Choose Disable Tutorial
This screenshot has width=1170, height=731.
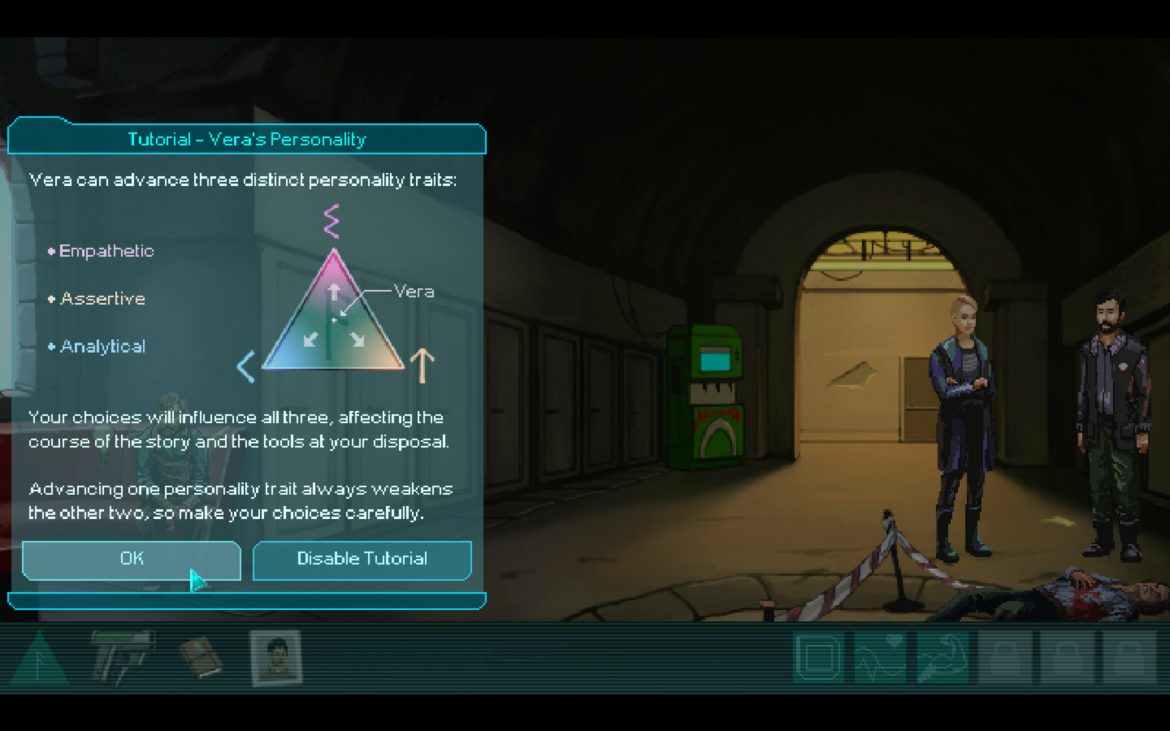pyautogui.click(x=362, y=560)
